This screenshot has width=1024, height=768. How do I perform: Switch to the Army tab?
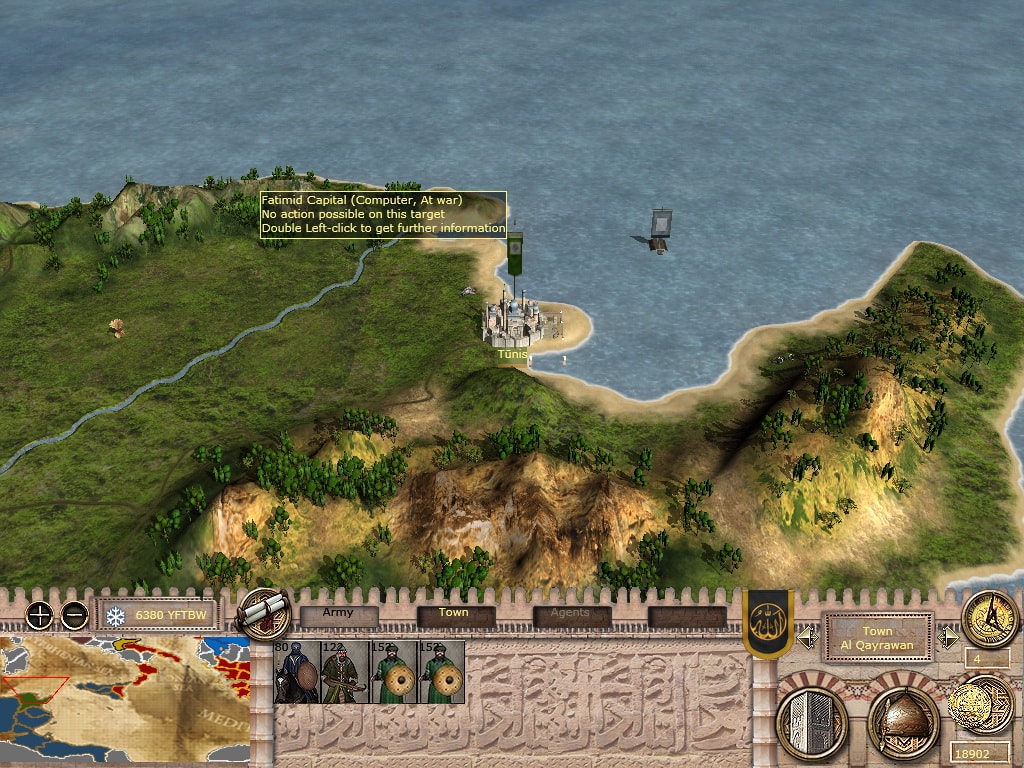[338, 614]
